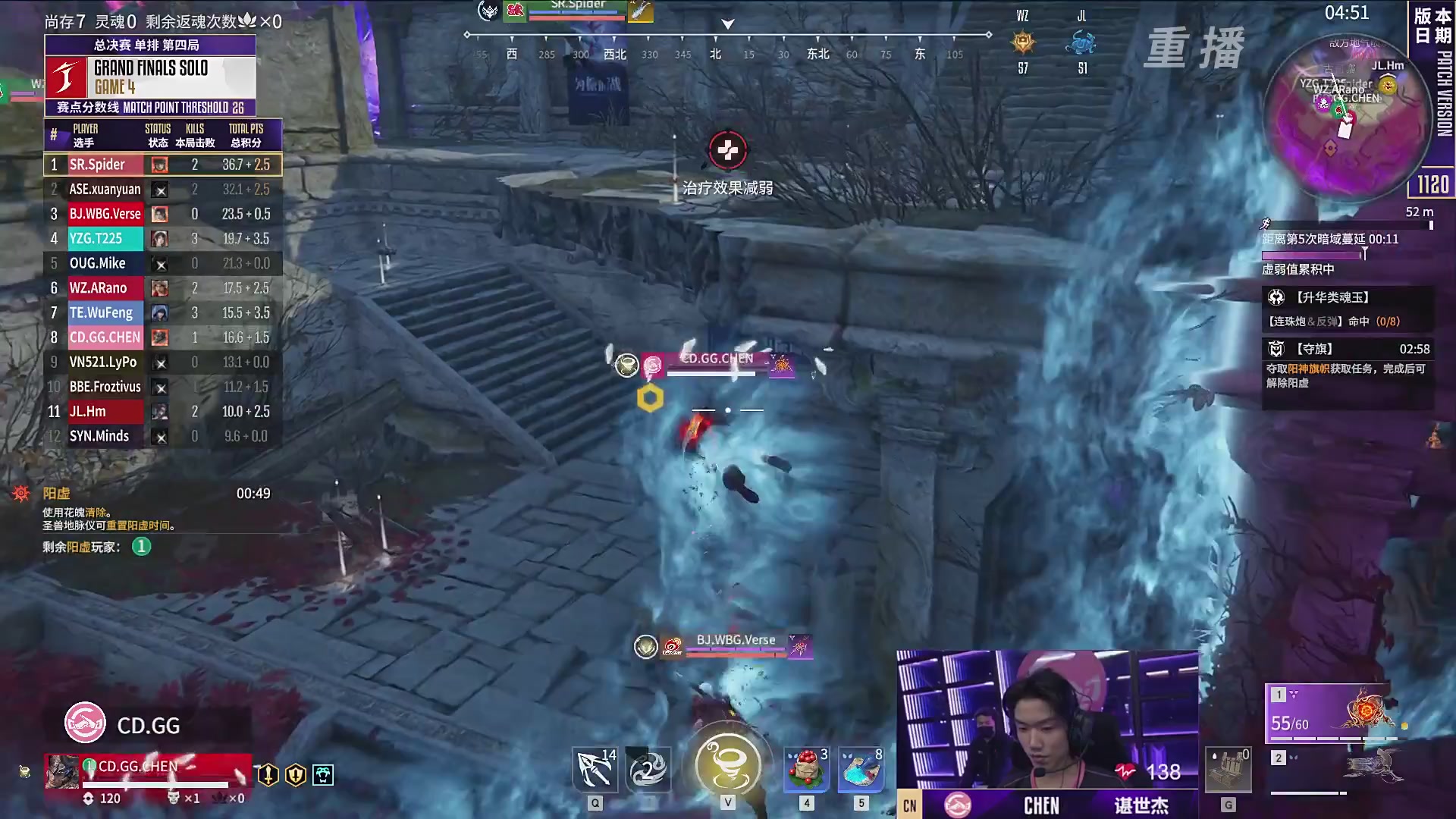Pick TE.WuFeng from the player list

tap(162, 312)
